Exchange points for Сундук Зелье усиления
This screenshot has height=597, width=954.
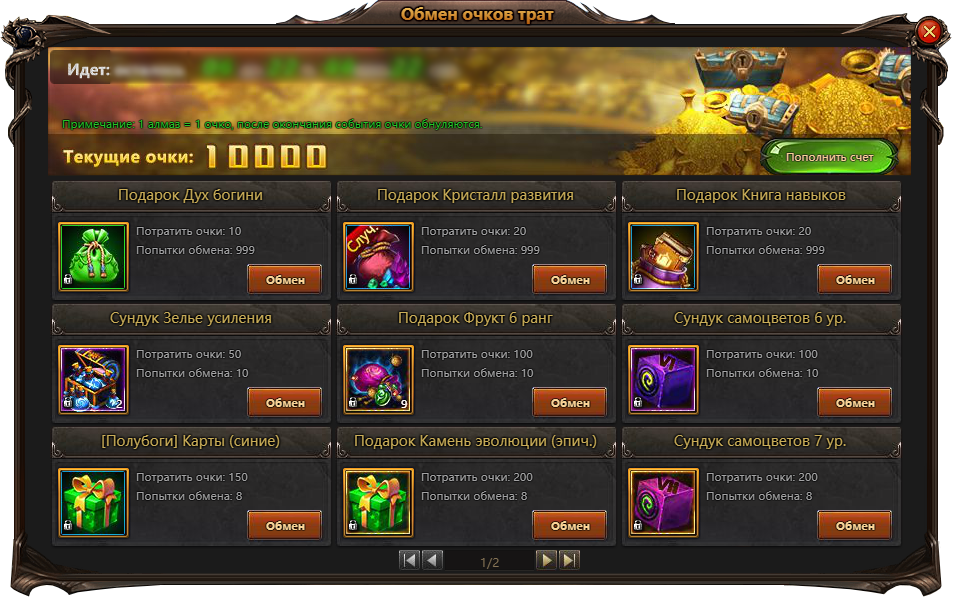click(x=284, y=403)
